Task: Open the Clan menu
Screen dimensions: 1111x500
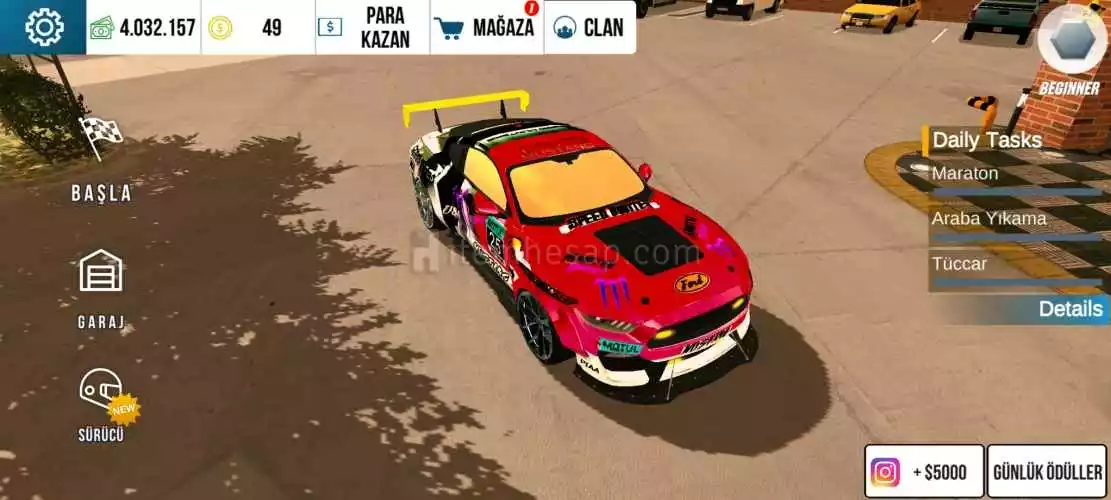Action: pos(590,27)
